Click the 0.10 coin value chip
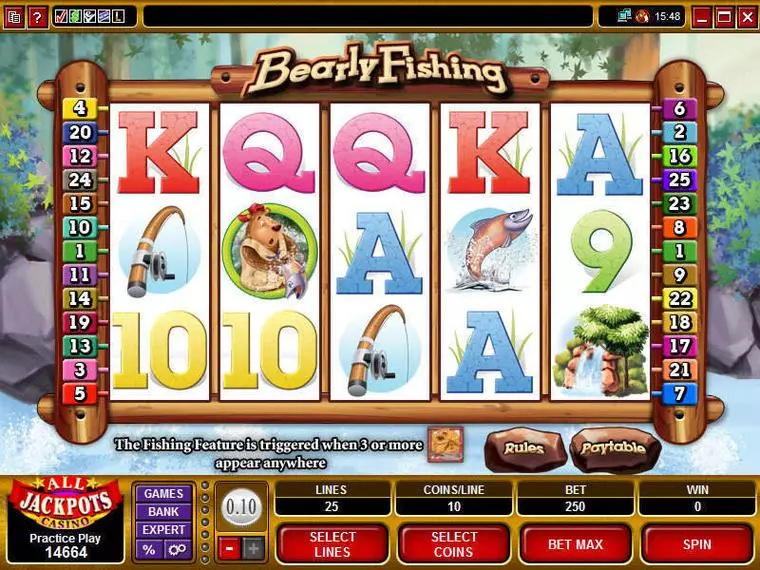Viewport: 760px width, 570px height. point(241,507)
